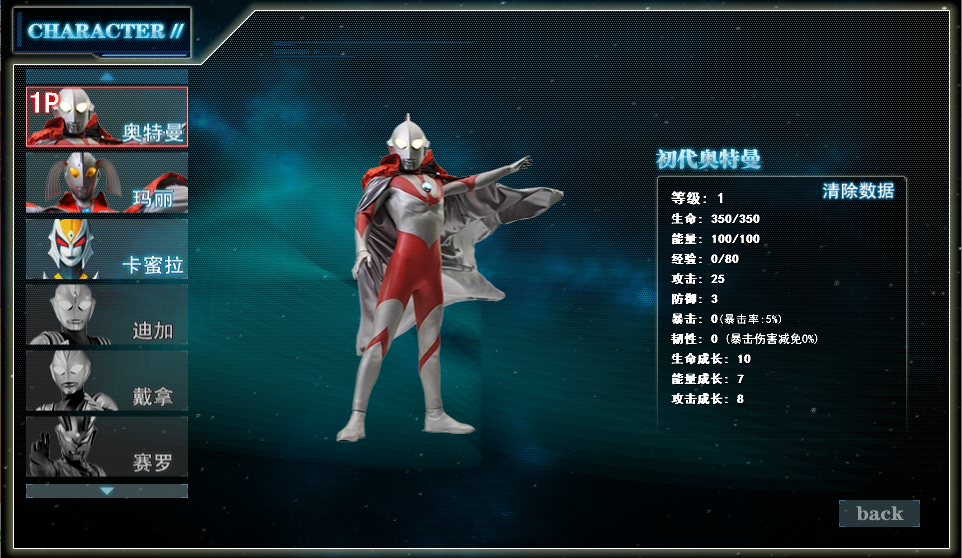This screenshot has width=962, height=558.
Task: Click the down arrow below the character list
Action: point(107,491)
